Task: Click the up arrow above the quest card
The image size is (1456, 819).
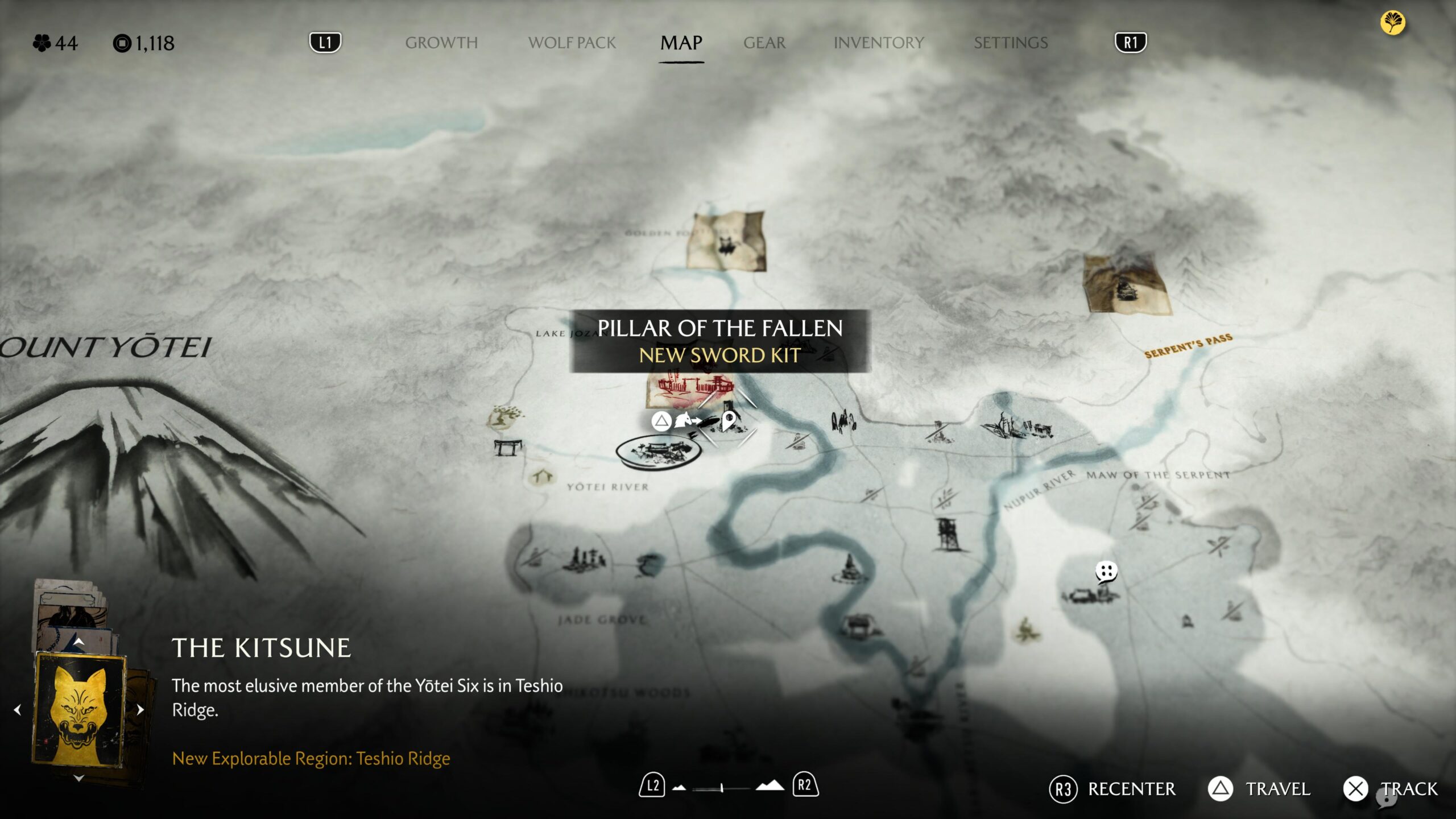Action: pyautogui.click(x=79, y=642)
